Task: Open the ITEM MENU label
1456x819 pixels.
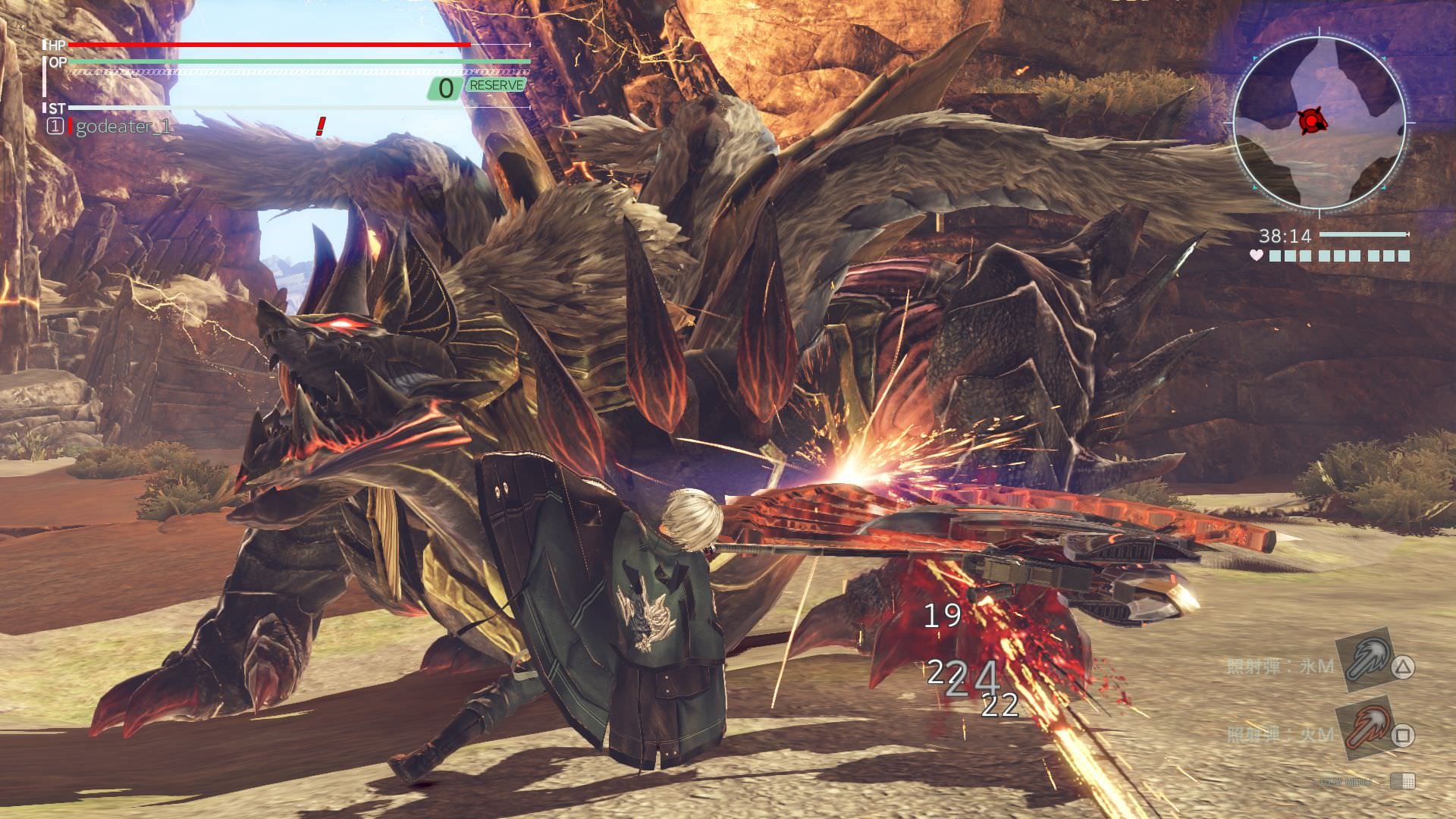Action: 1346,782
